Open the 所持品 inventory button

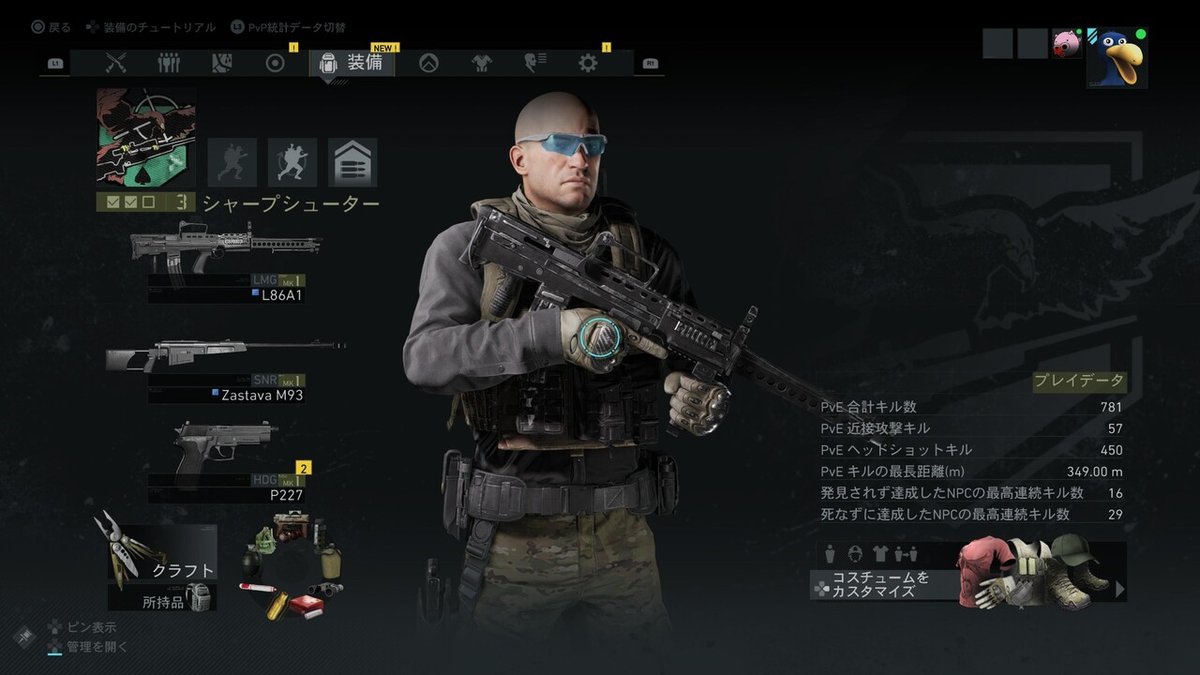tap(162, 600)
